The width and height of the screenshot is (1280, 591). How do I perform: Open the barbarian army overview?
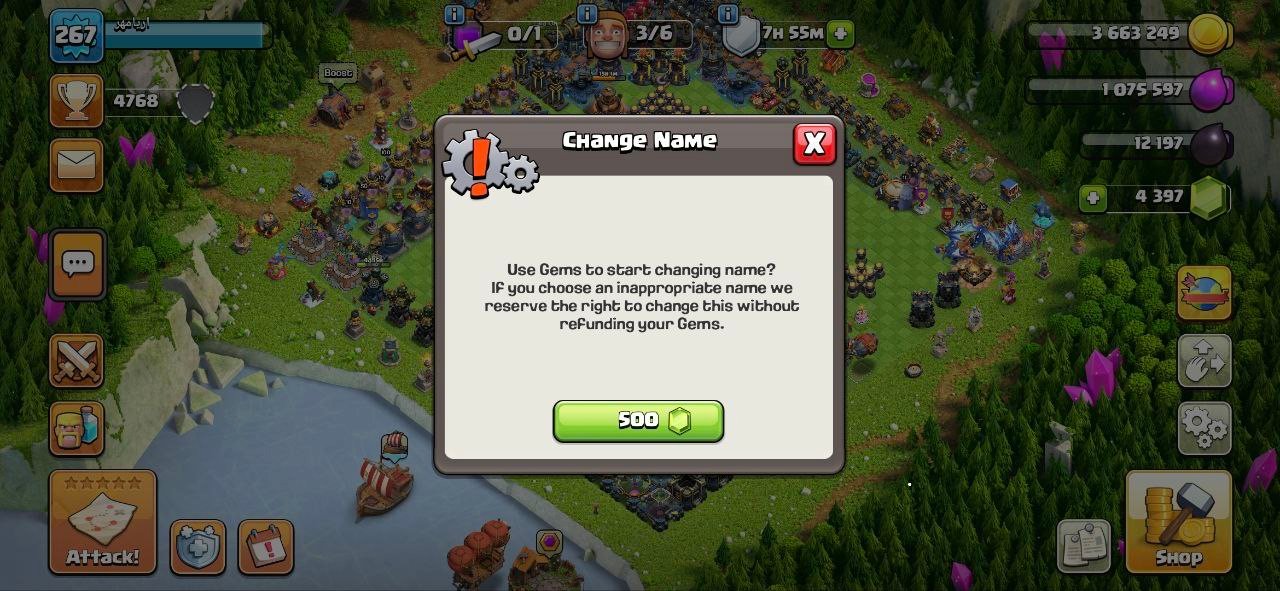click(76, 428)
